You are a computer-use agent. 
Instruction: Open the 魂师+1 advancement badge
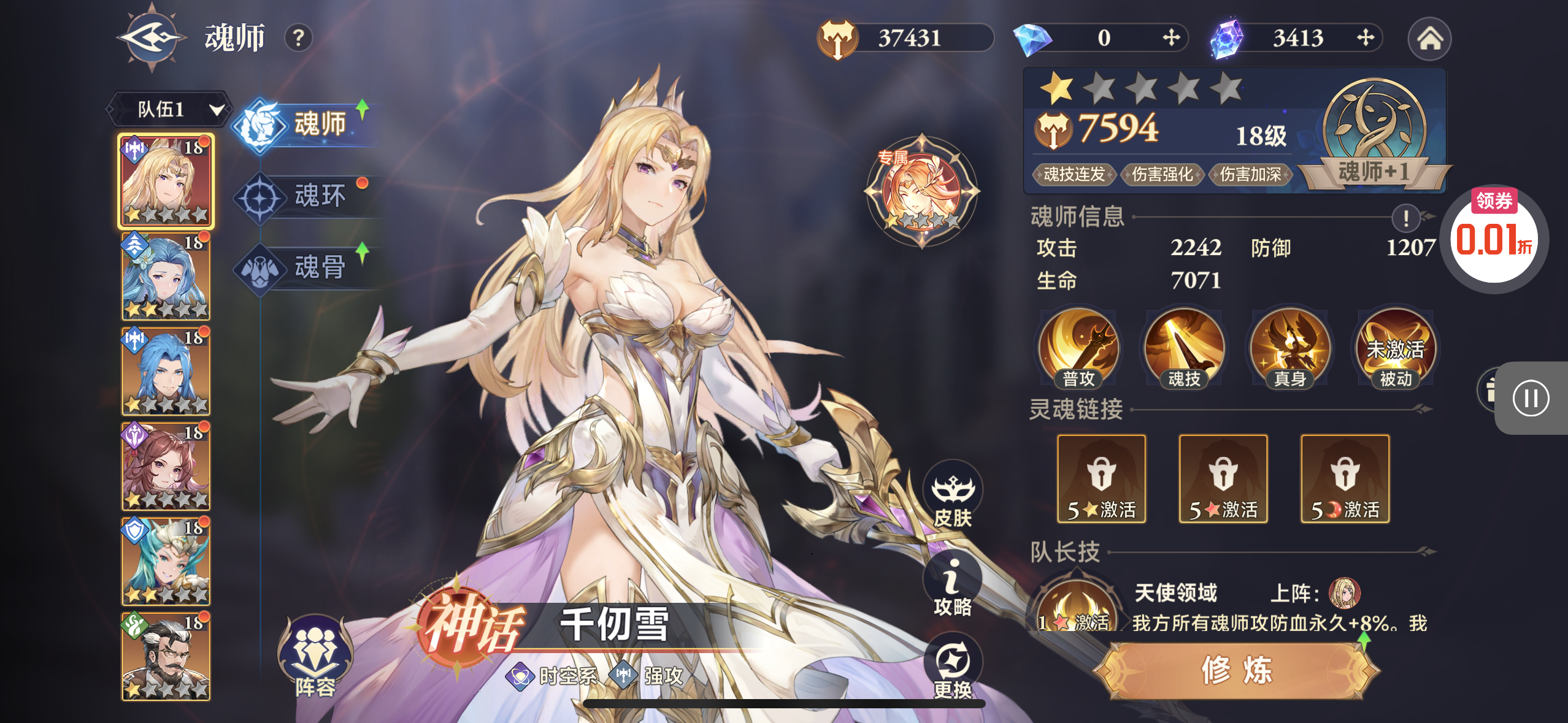click(1374, 136)
